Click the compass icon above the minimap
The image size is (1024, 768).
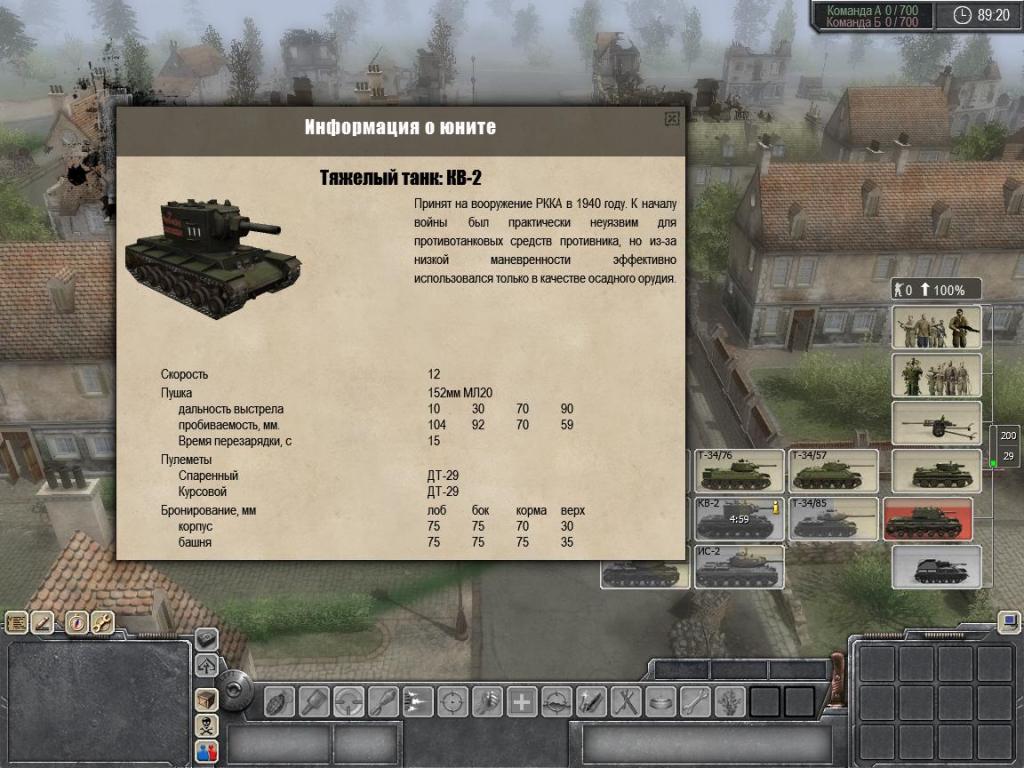[76, 623]
